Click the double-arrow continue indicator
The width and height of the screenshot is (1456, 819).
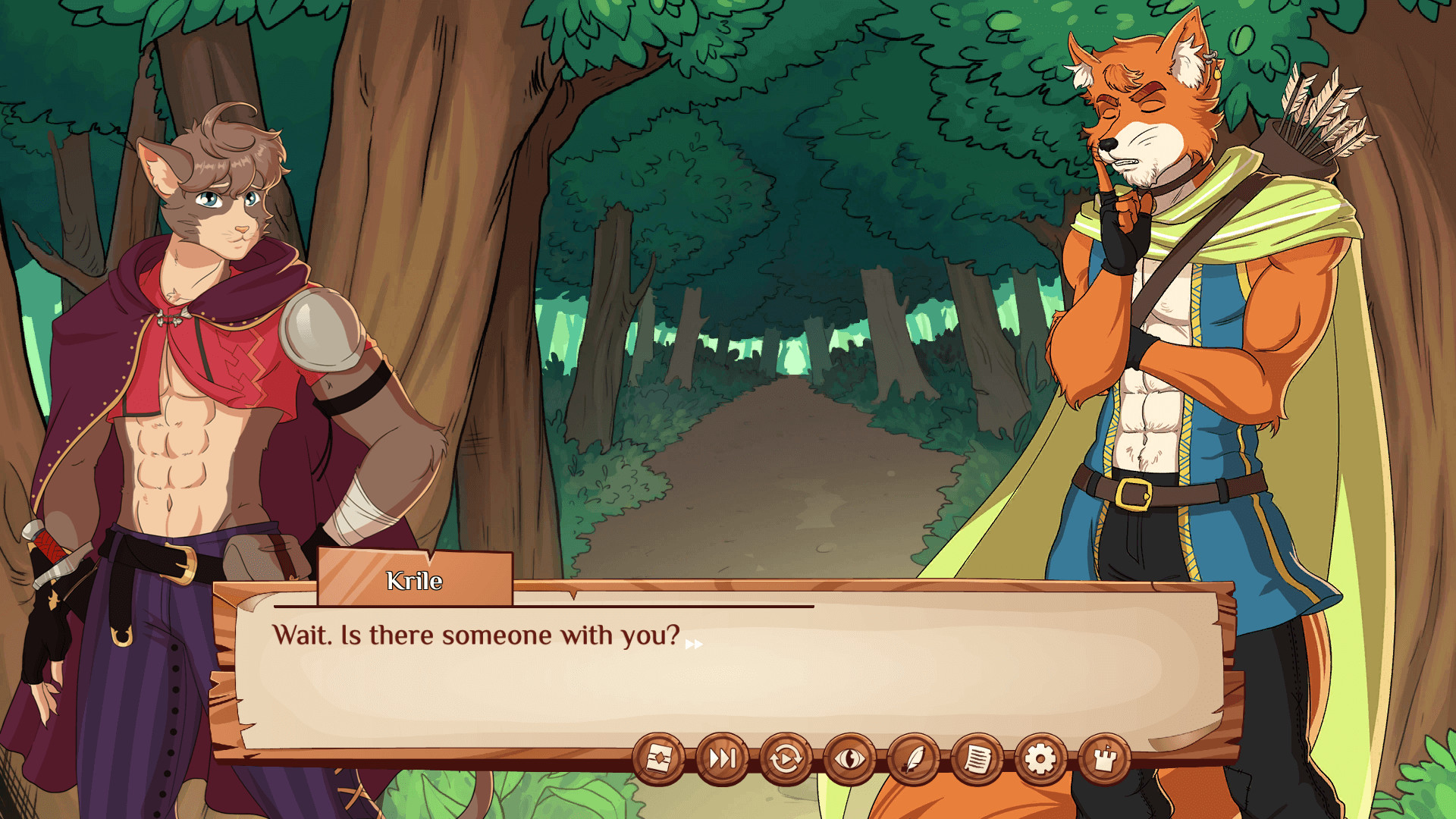(x=693, y=643)
